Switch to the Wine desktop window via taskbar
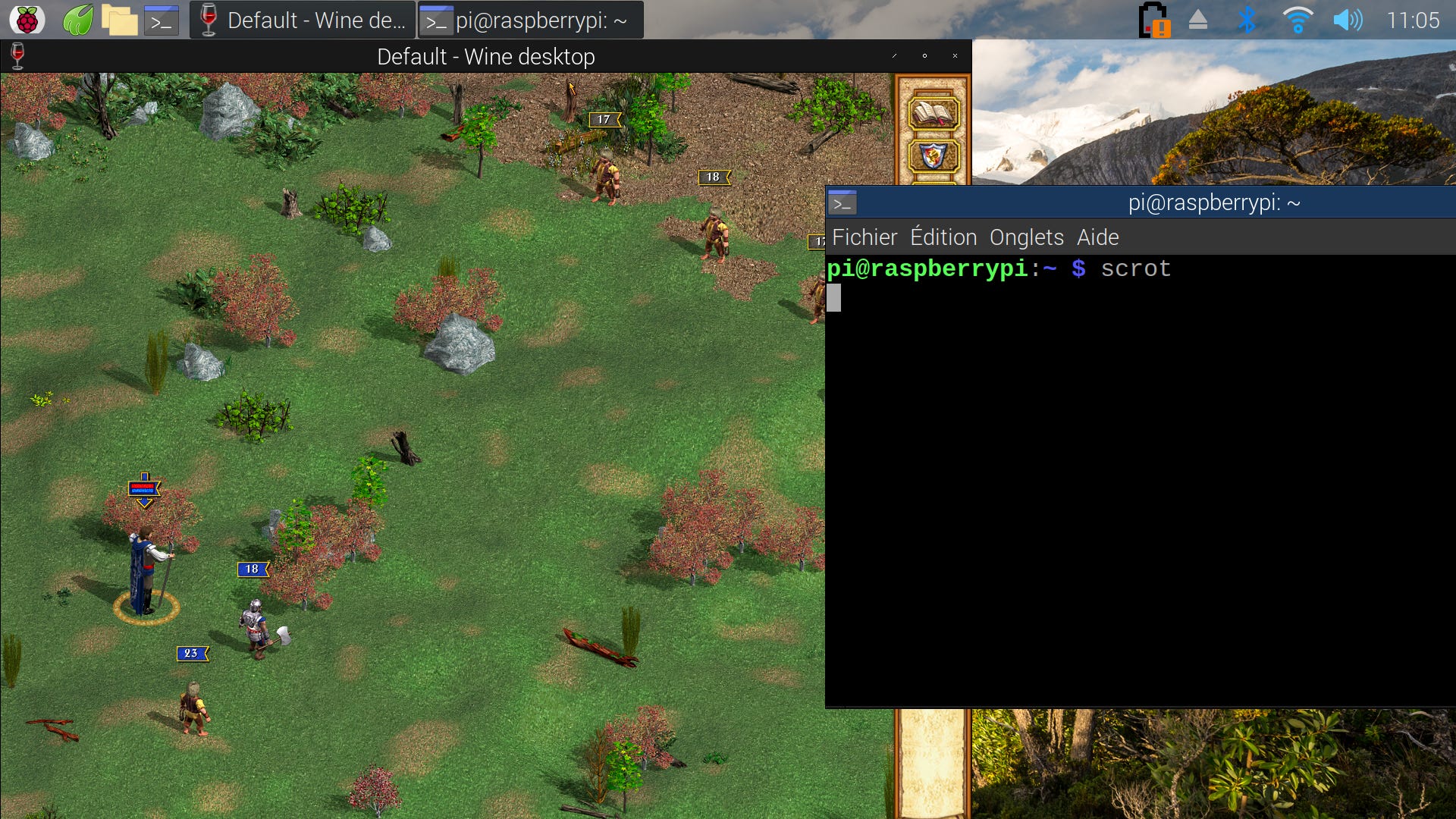The width and height of the screenshot is (1456, 819). [301, 20]
